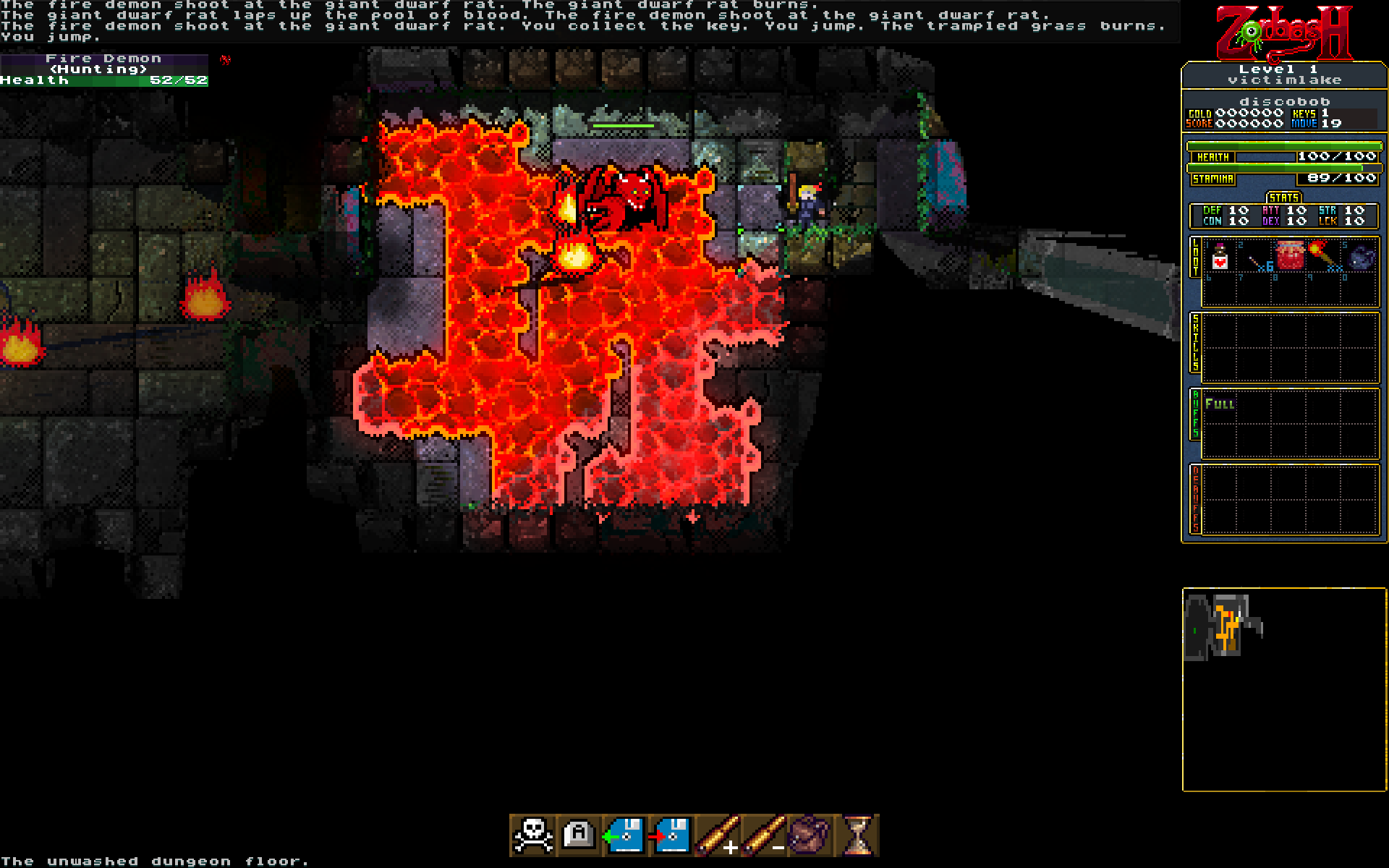
Task: Choose the x6 dart stack slot
Action: (x=1255, y=258)
